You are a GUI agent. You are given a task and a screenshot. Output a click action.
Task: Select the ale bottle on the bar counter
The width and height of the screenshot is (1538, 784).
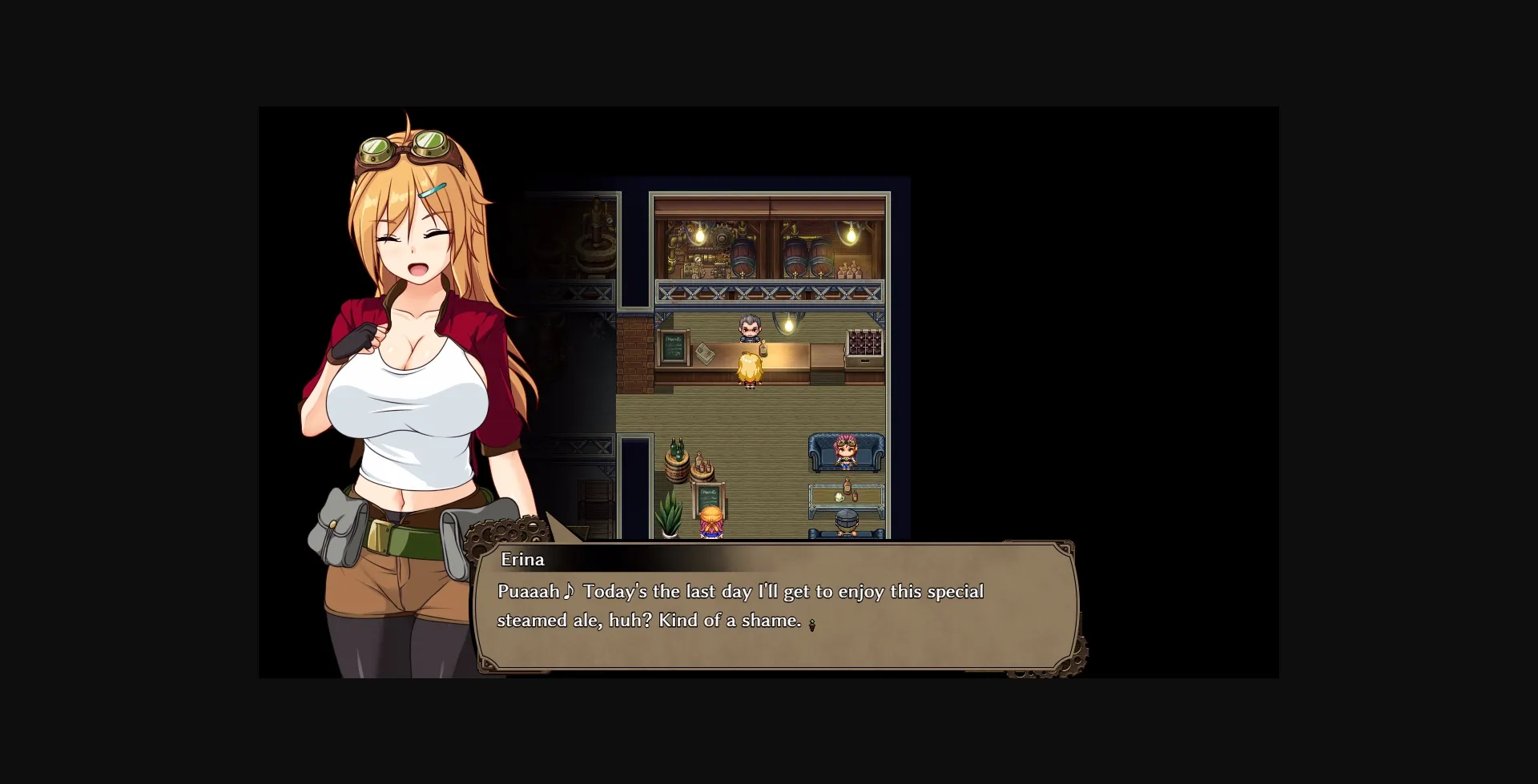763,348
